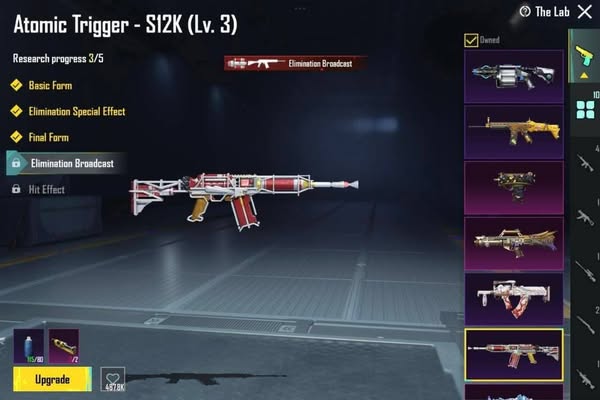Image resolution: width=600 pixels, height=400 pixels.
Task: Select the Basic Form research stage
Action: click(48, 86)
